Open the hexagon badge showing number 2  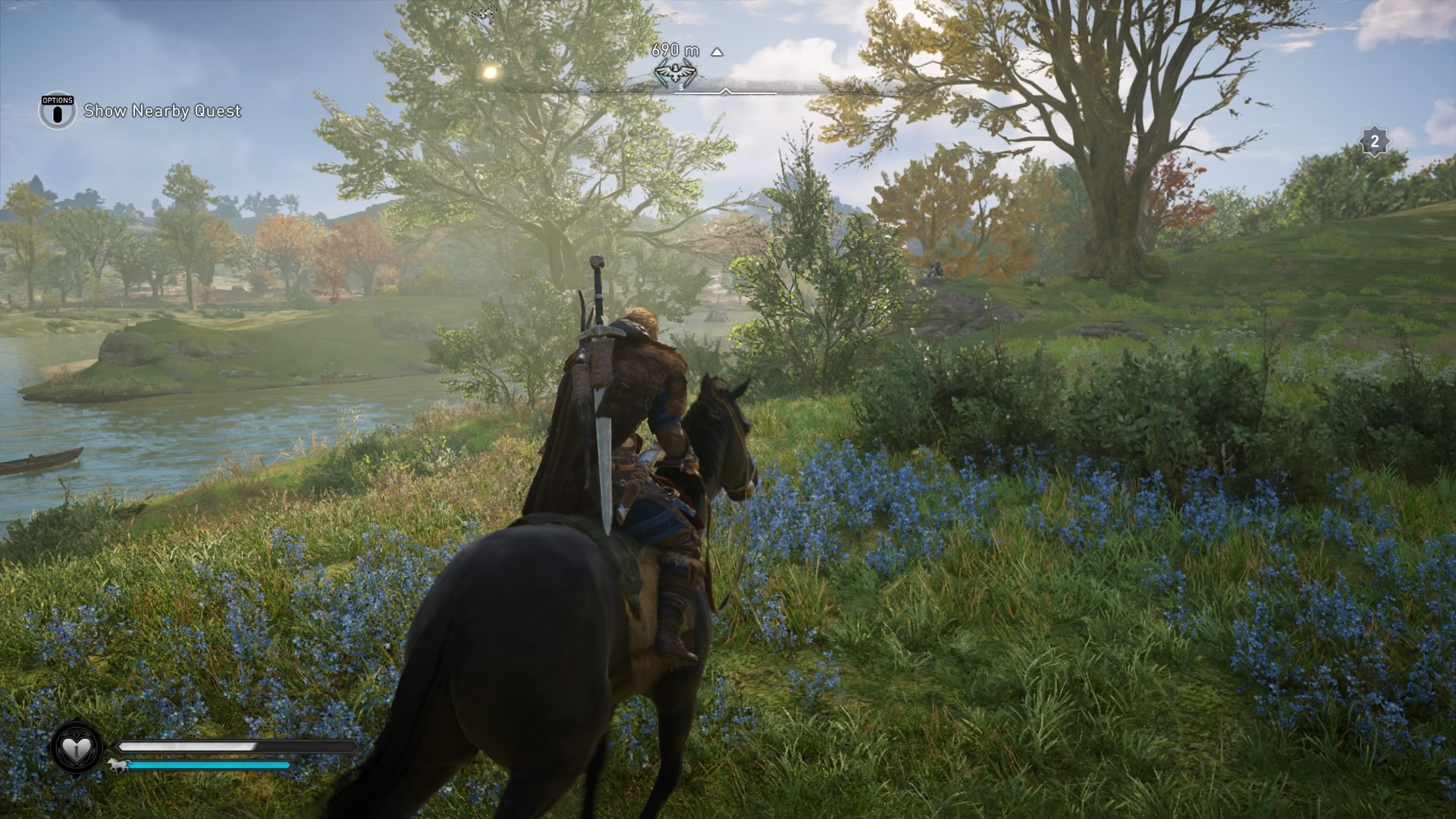click(x=1374, y=141)
